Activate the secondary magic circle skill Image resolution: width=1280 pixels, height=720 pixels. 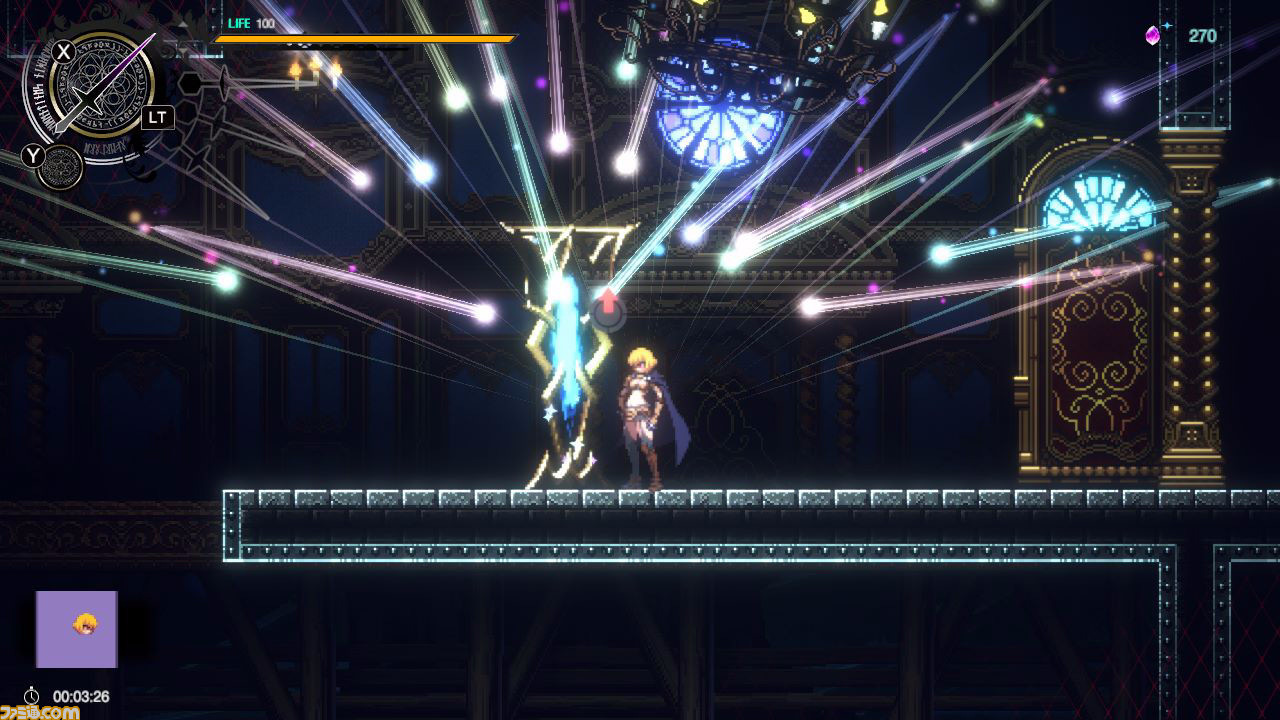[x=64, y=166]
